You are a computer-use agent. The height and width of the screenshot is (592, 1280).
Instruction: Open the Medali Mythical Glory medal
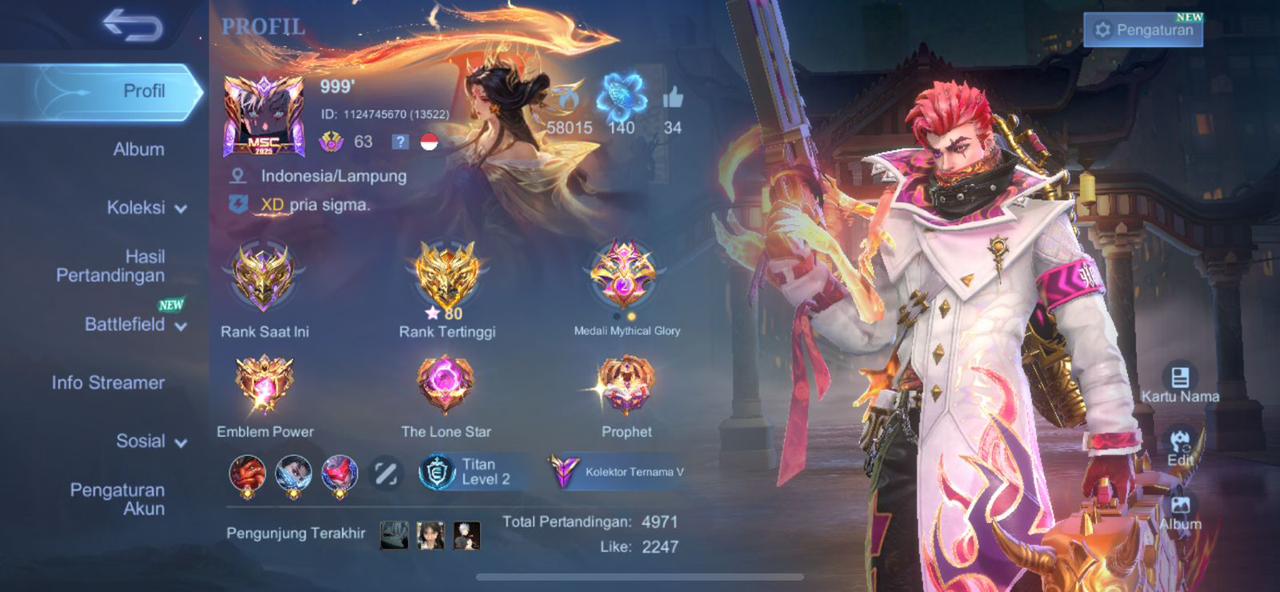624,275
